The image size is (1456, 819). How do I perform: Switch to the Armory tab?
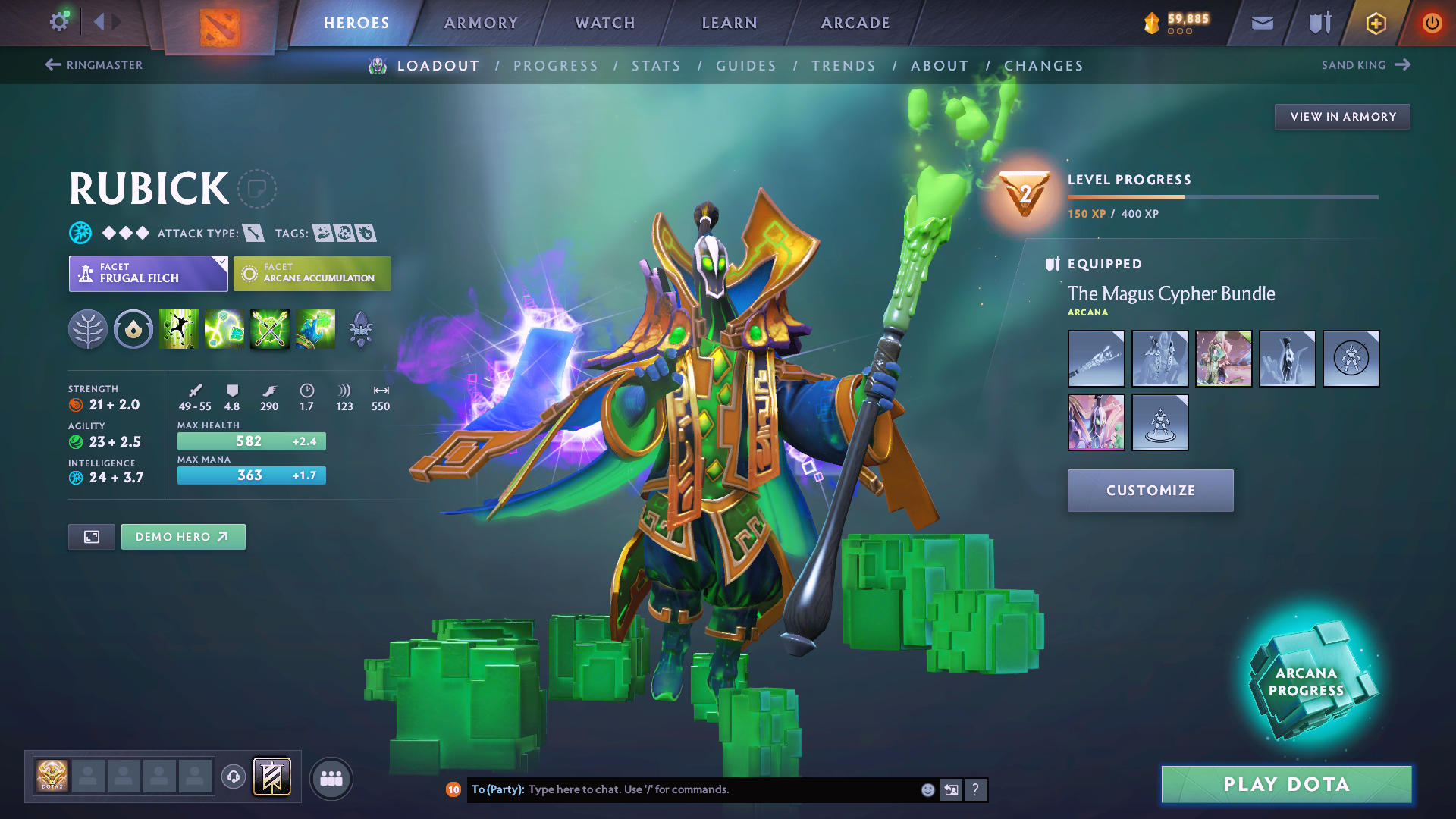point(481,23)
